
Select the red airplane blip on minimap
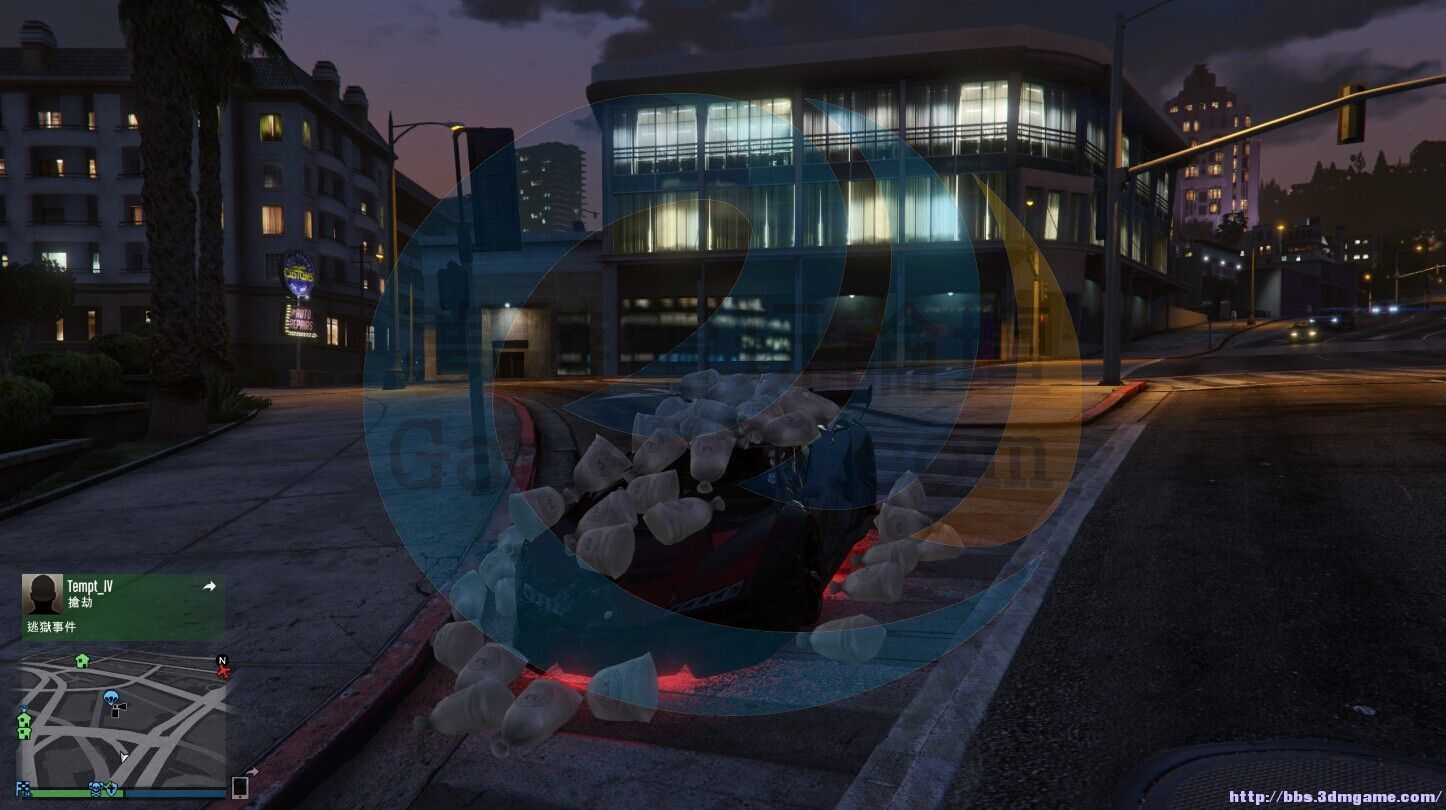[x=223, y=671]
